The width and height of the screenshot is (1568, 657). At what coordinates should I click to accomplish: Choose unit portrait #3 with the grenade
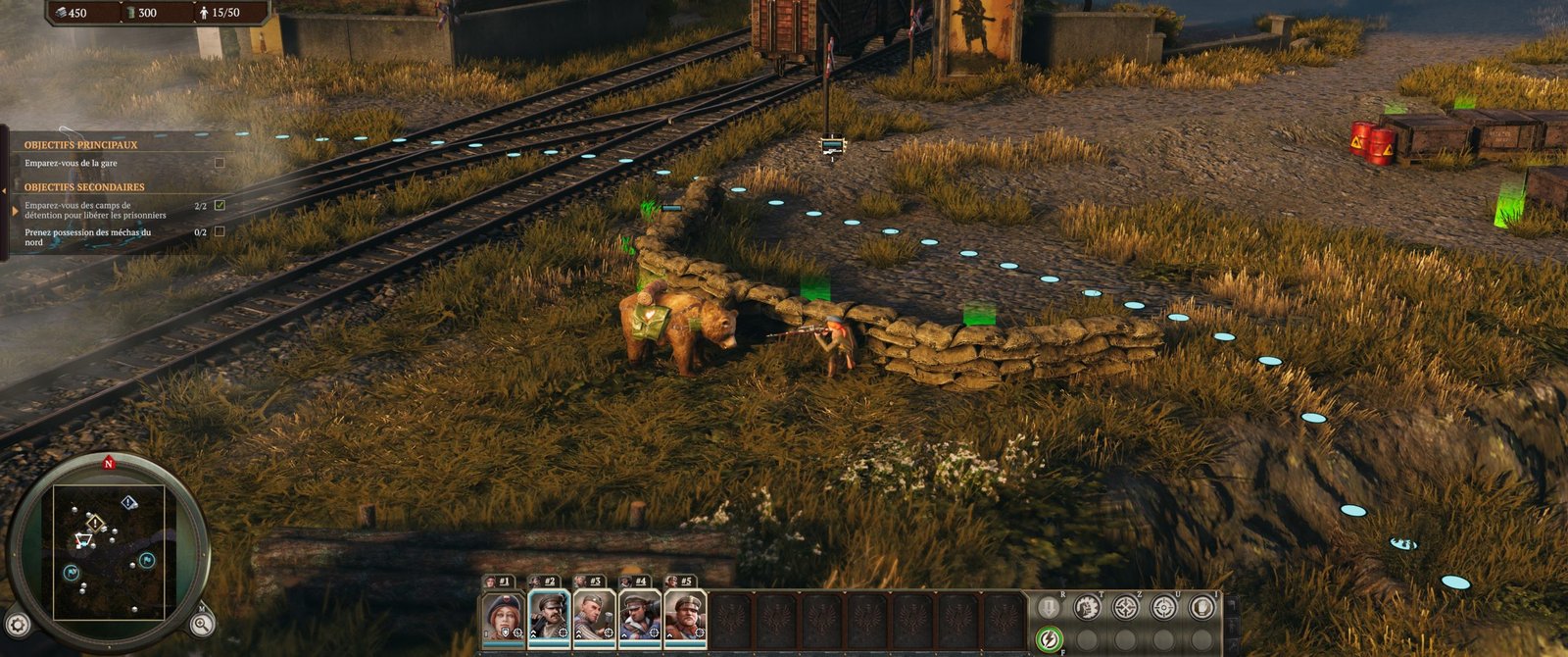coord(594,616)
